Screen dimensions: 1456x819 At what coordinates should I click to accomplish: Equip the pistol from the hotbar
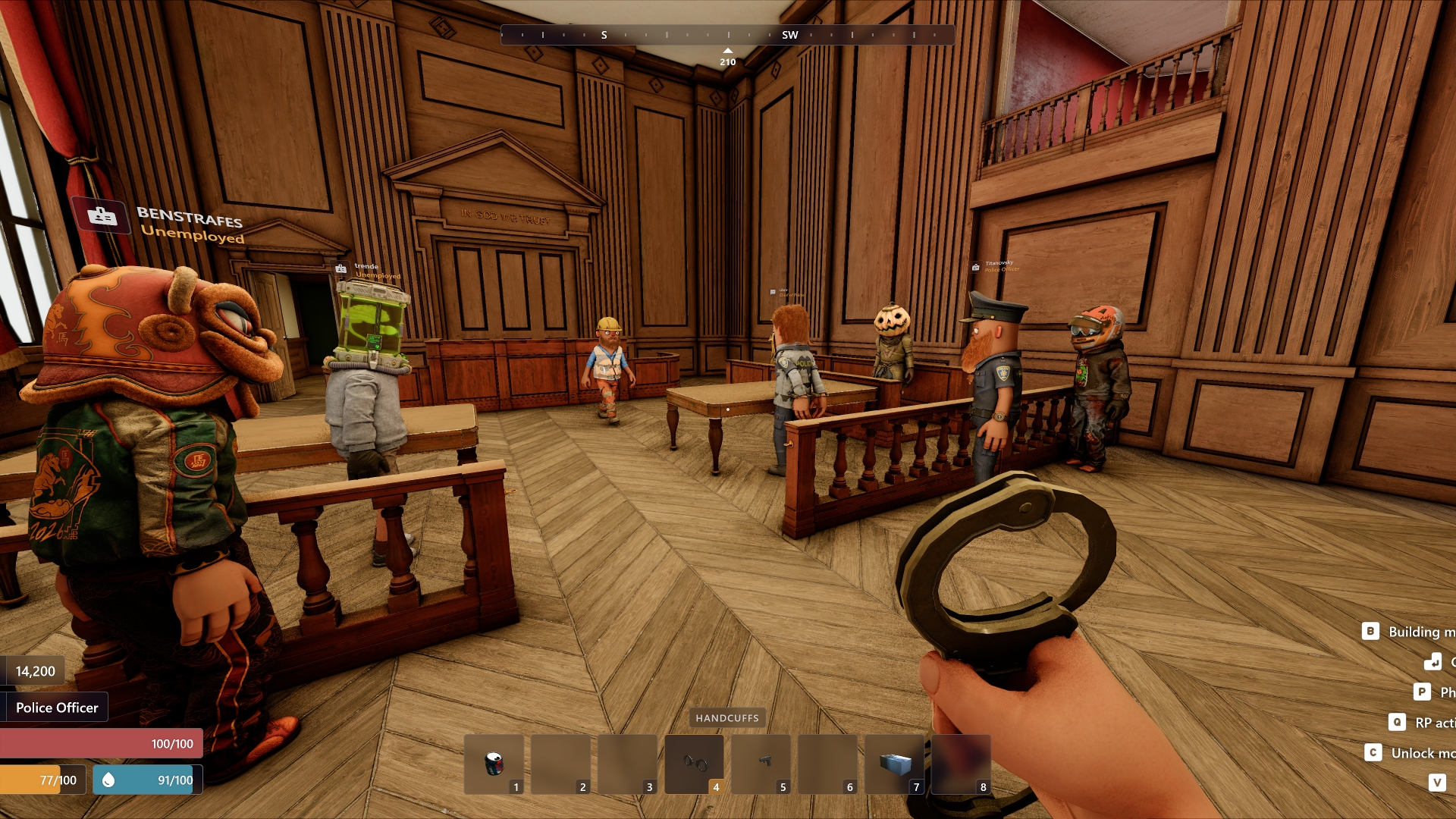click(761, 763)
